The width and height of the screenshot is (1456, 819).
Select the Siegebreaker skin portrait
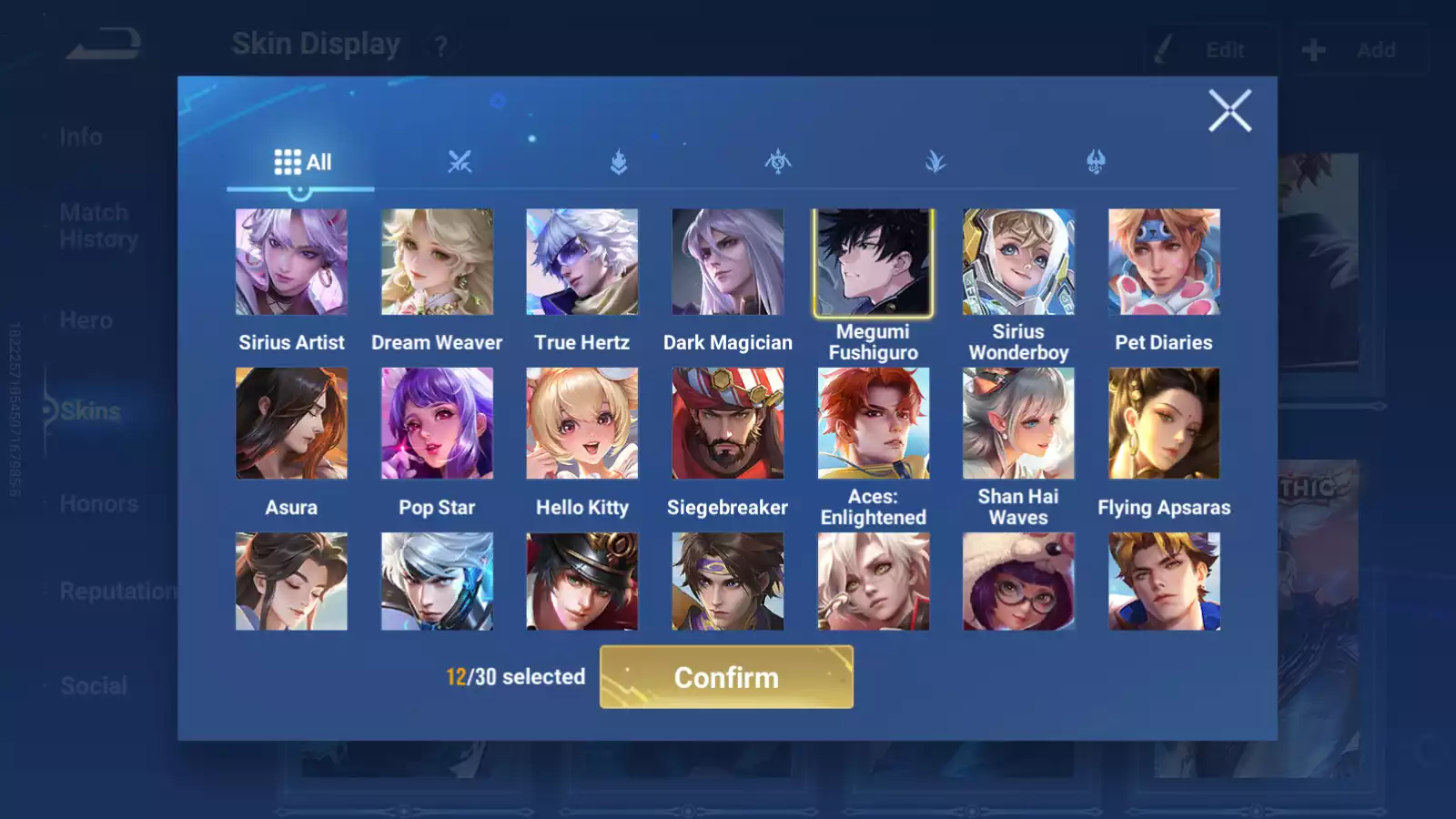[x=727, y=423]
